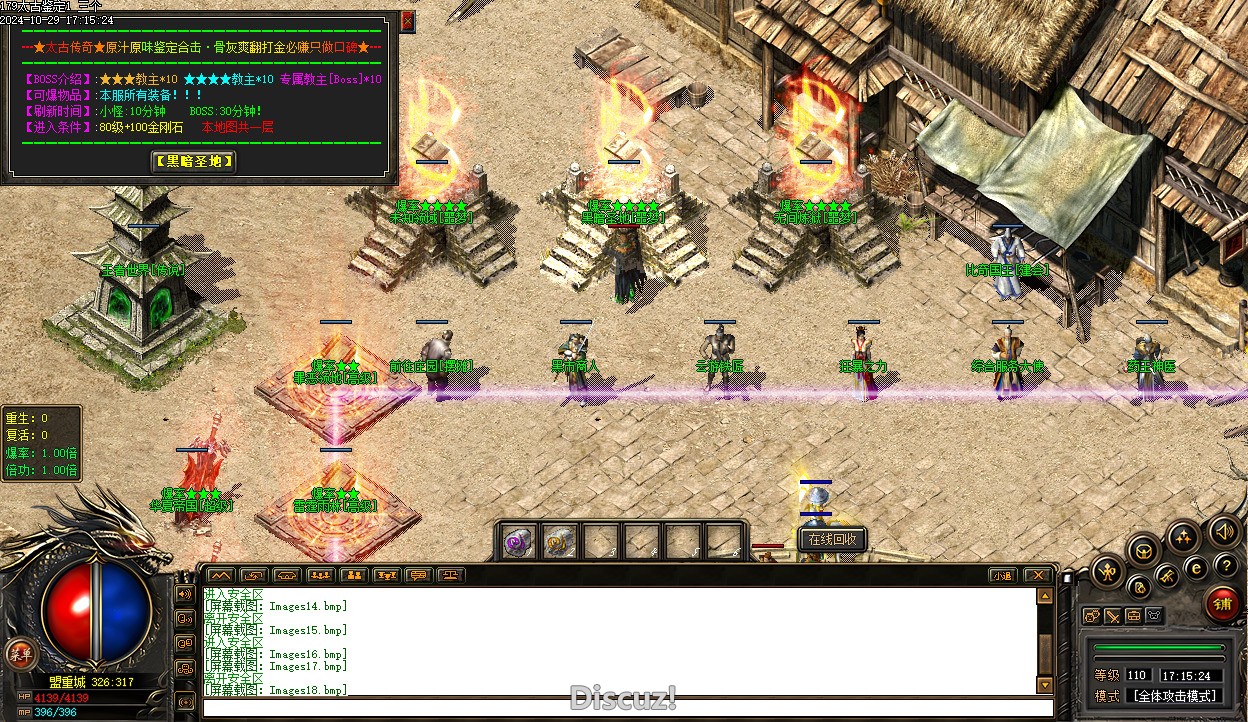
Task: Enter the 黑暗圣地 map via dialog button
Action: click(x=194, y=161)
